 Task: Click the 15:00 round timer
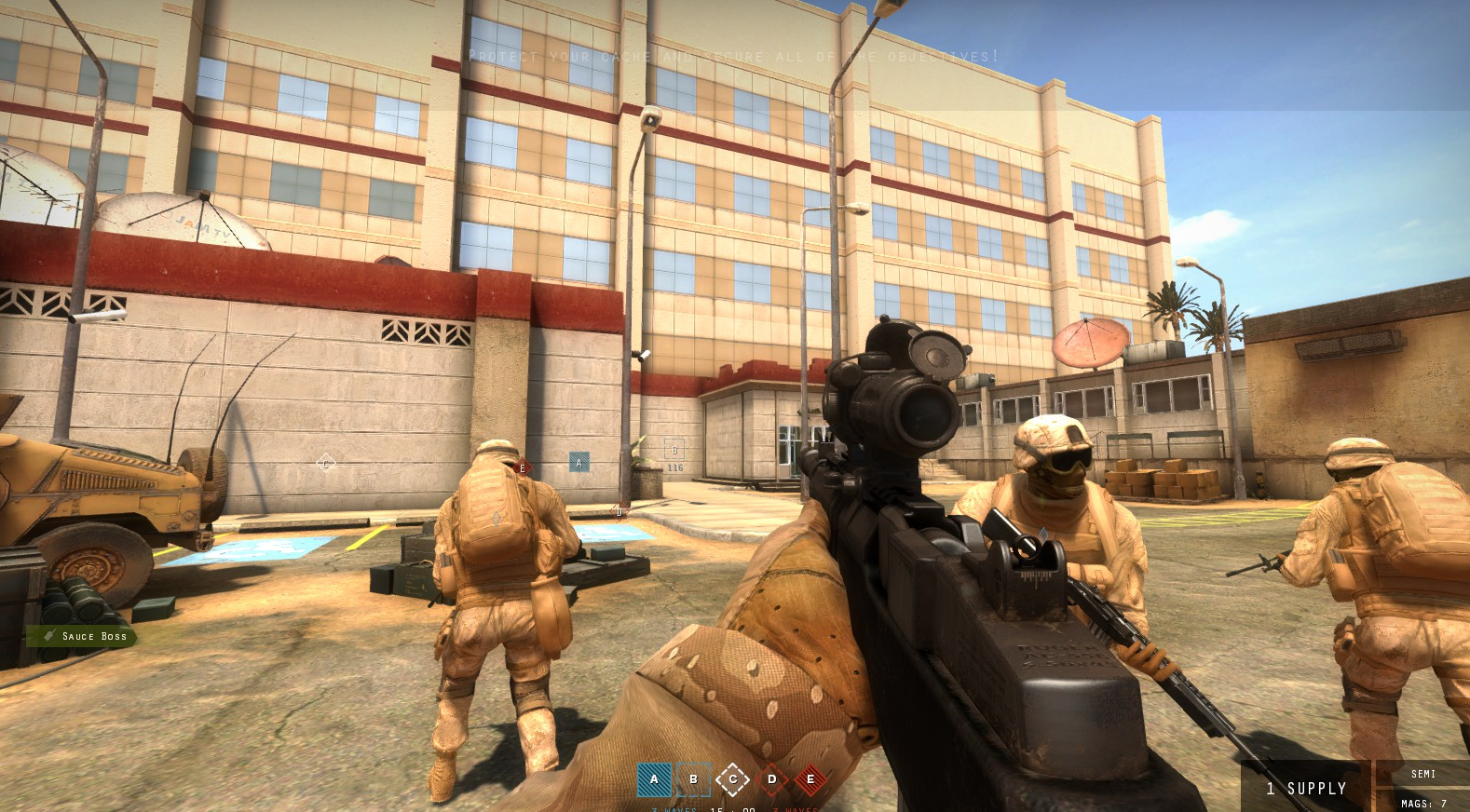click(732, 809)
